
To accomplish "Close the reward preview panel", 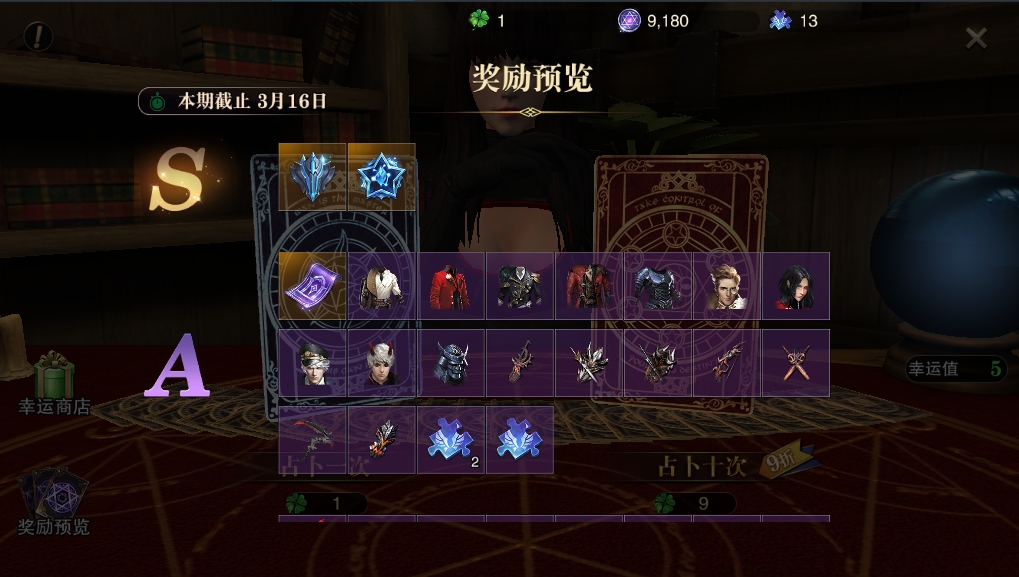I will 976,38.
